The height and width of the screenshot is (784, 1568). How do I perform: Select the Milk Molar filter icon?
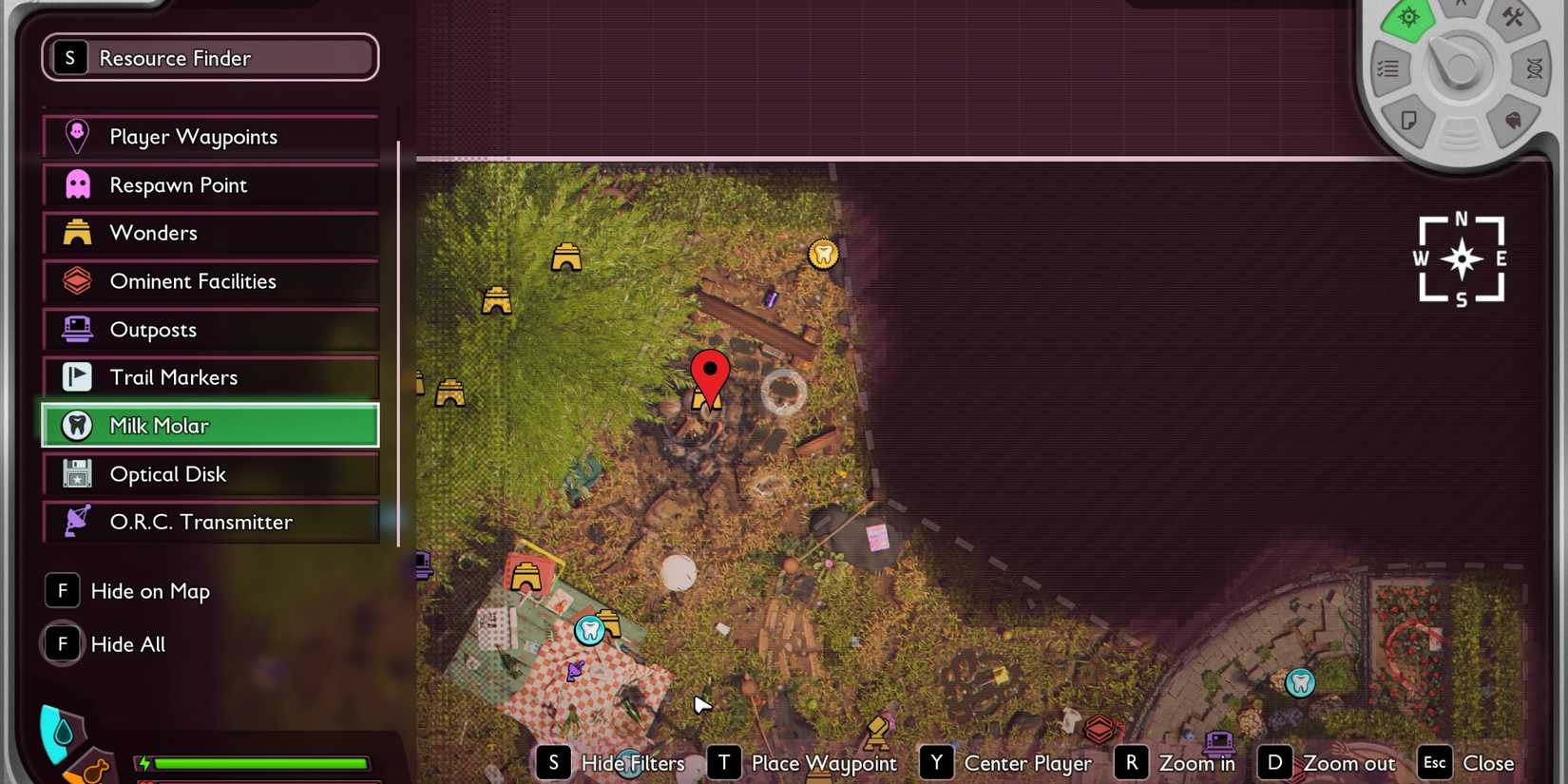click(x=76, y=426)
